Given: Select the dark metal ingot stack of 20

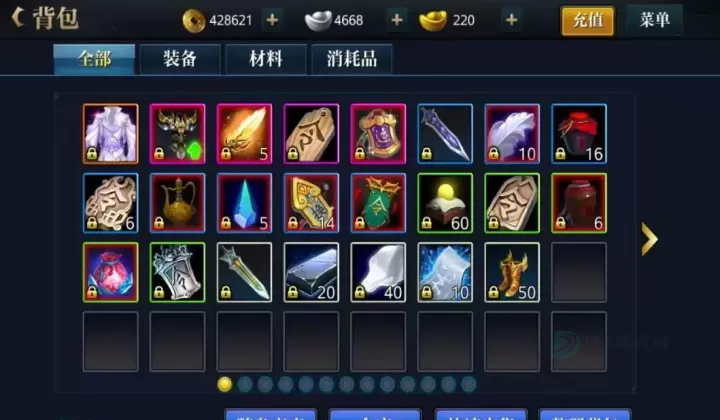Looking at the screenshot, I should point(311,272).
